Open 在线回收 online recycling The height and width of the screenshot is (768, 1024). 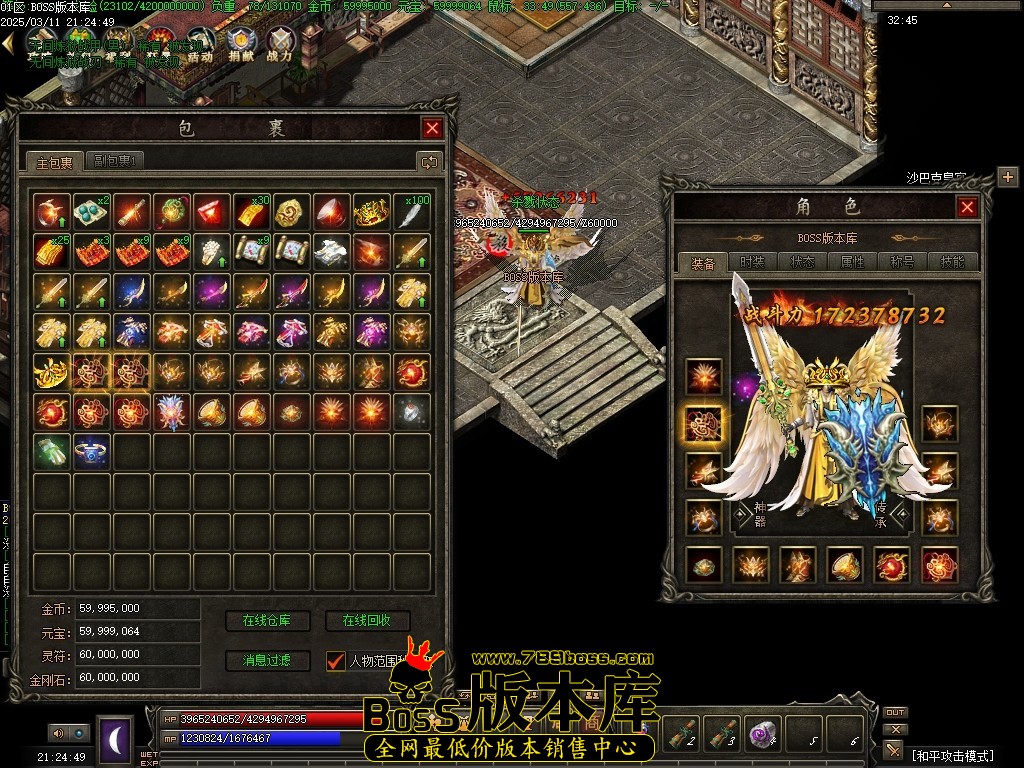point(367,621)
